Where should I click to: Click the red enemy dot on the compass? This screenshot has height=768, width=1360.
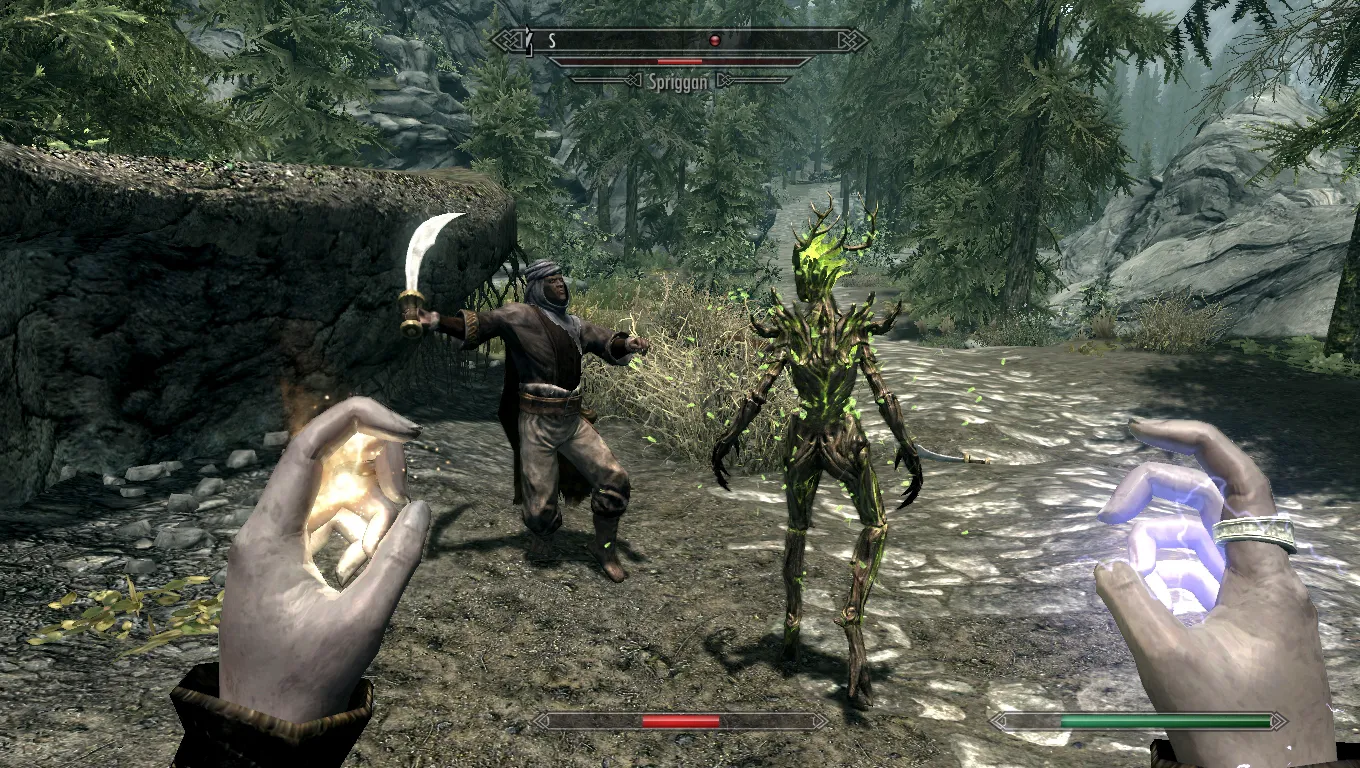[x=712, y=38]
